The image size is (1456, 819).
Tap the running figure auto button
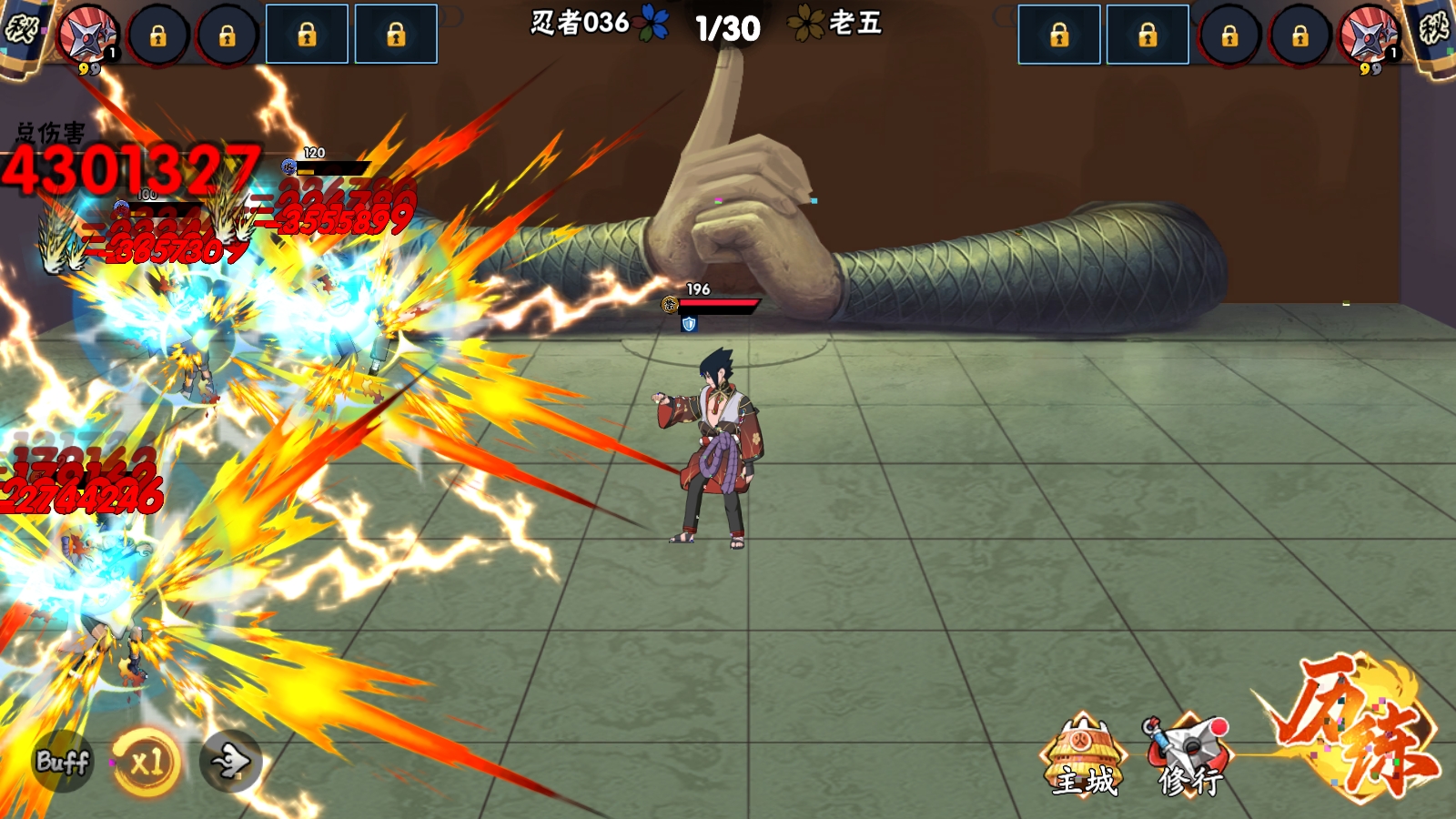(x=230, y=761)
